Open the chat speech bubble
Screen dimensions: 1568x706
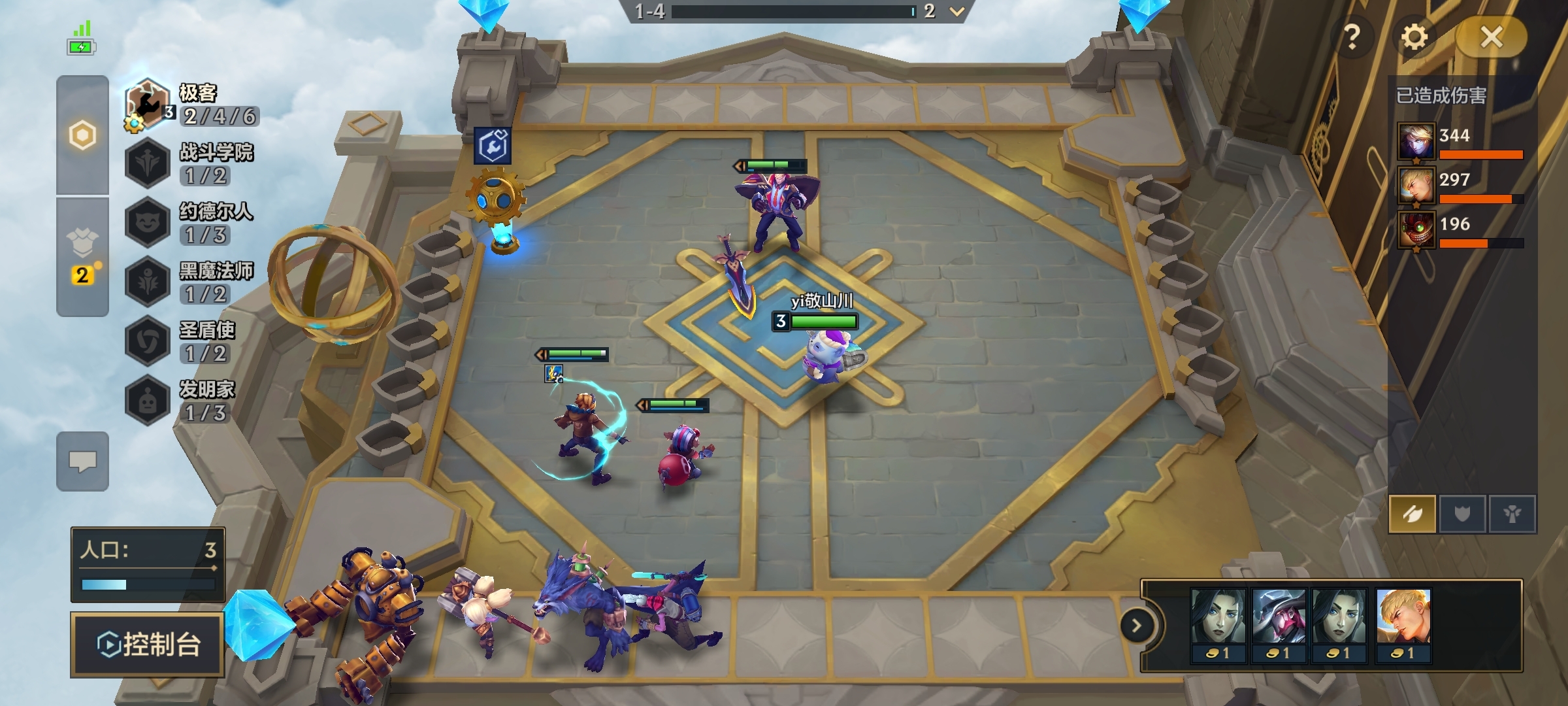(82, 462)
